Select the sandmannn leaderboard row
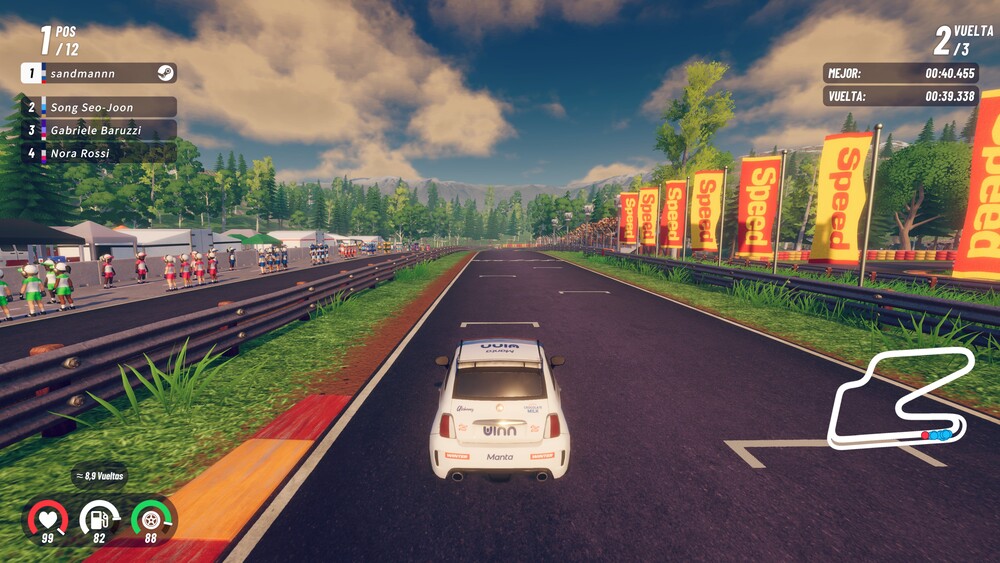Viewport: 1000px width, 563px height. (98, 73)
